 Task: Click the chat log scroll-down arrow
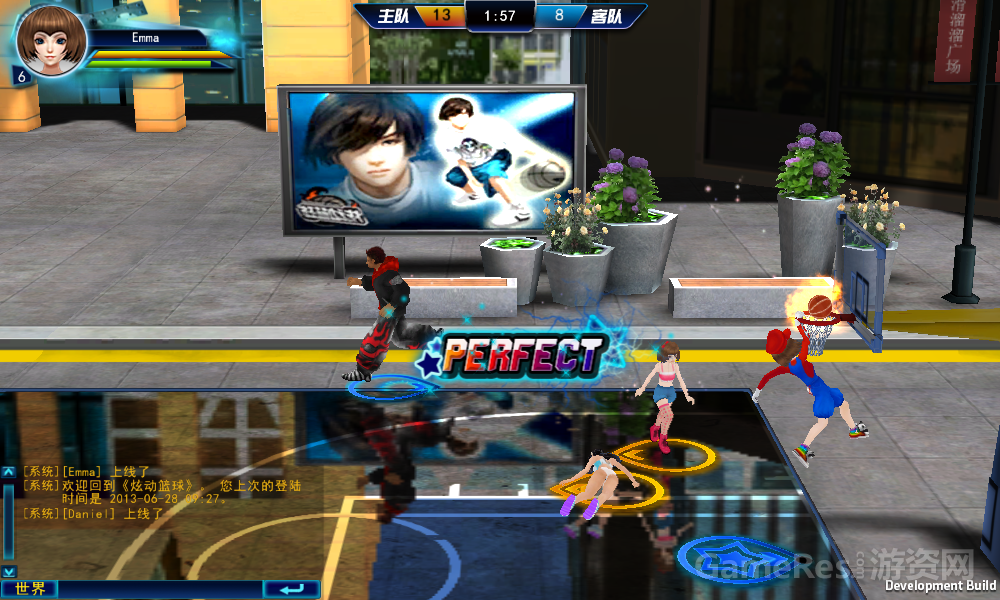pos(8,570)
